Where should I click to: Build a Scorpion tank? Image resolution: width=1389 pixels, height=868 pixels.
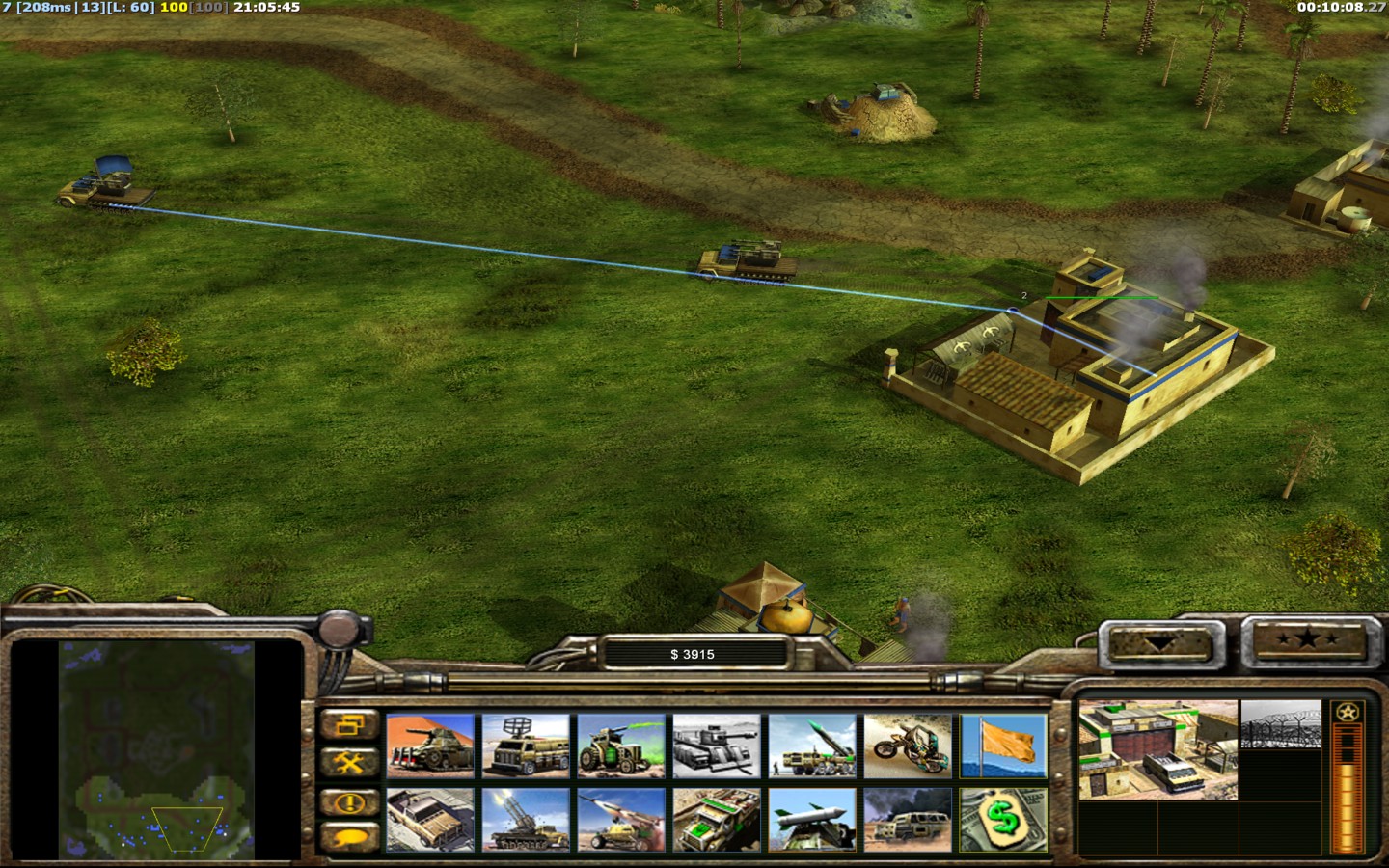[x=430, y=746]
